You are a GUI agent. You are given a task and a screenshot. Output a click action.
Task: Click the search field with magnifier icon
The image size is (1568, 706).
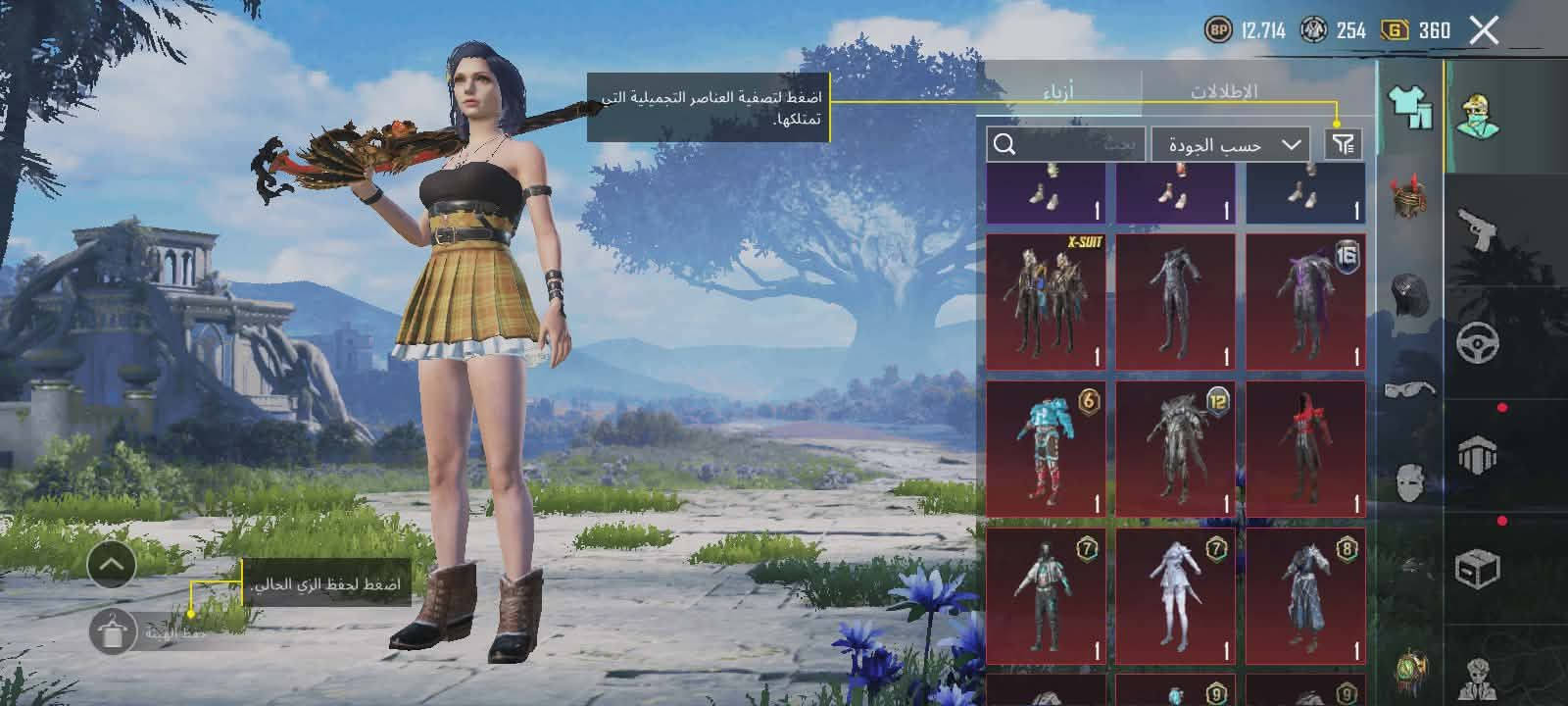[x=1065, y=145]
